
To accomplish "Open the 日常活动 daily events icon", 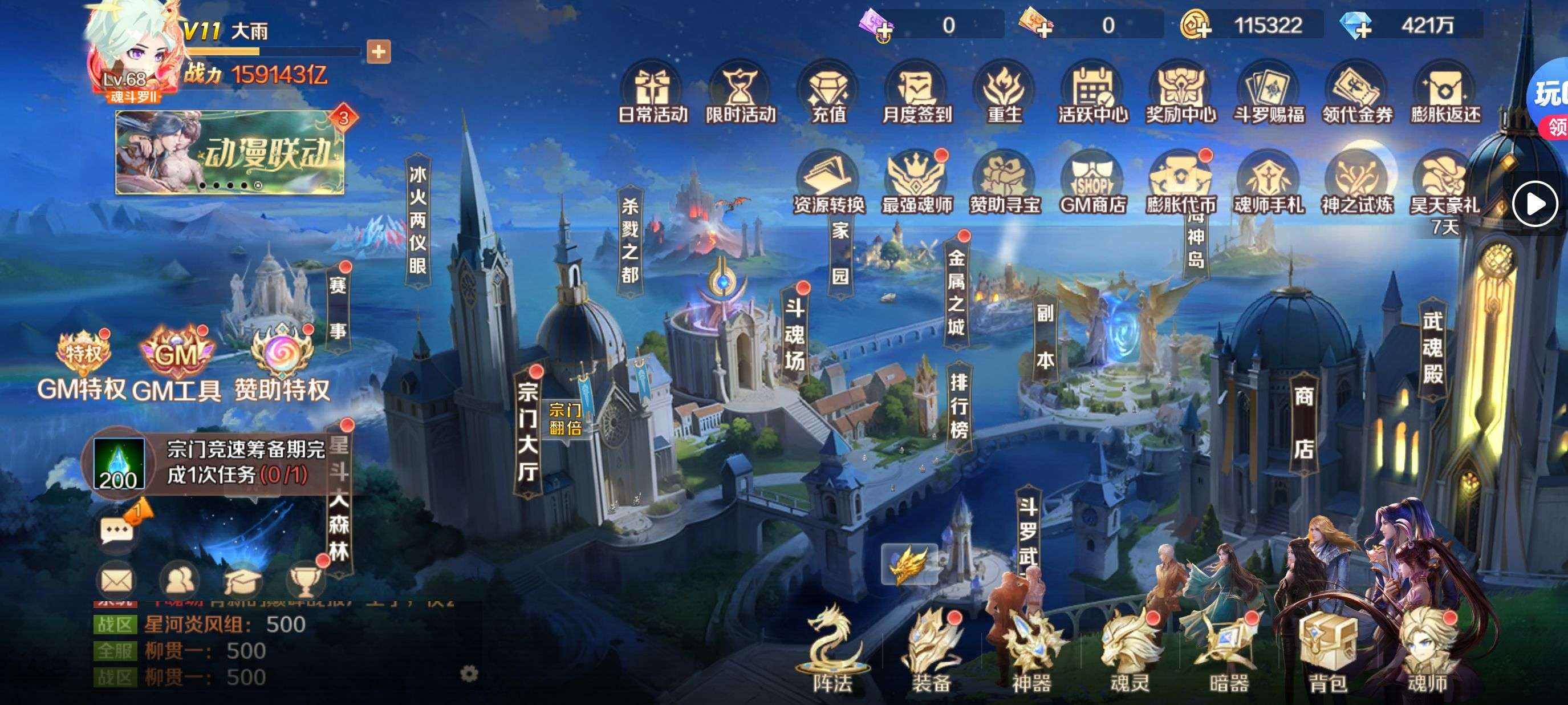I will 652,92.
